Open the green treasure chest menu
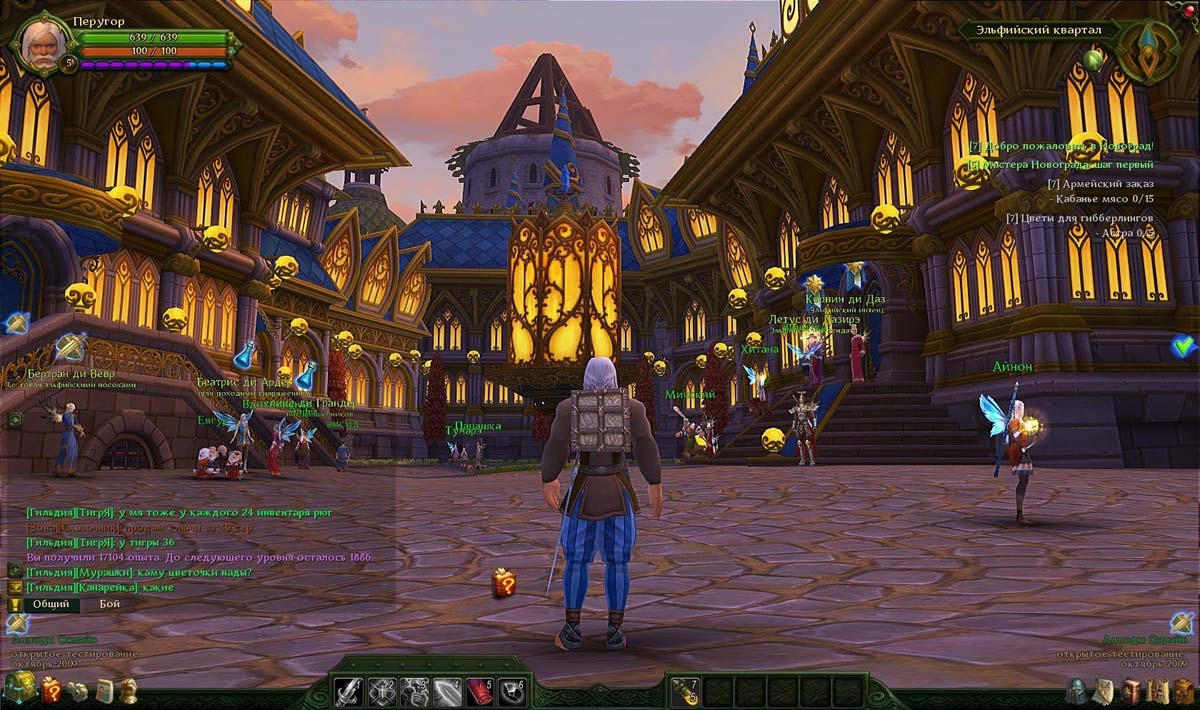The width and height of the screenshot is (1200, 710). click(x=20, y=687)
